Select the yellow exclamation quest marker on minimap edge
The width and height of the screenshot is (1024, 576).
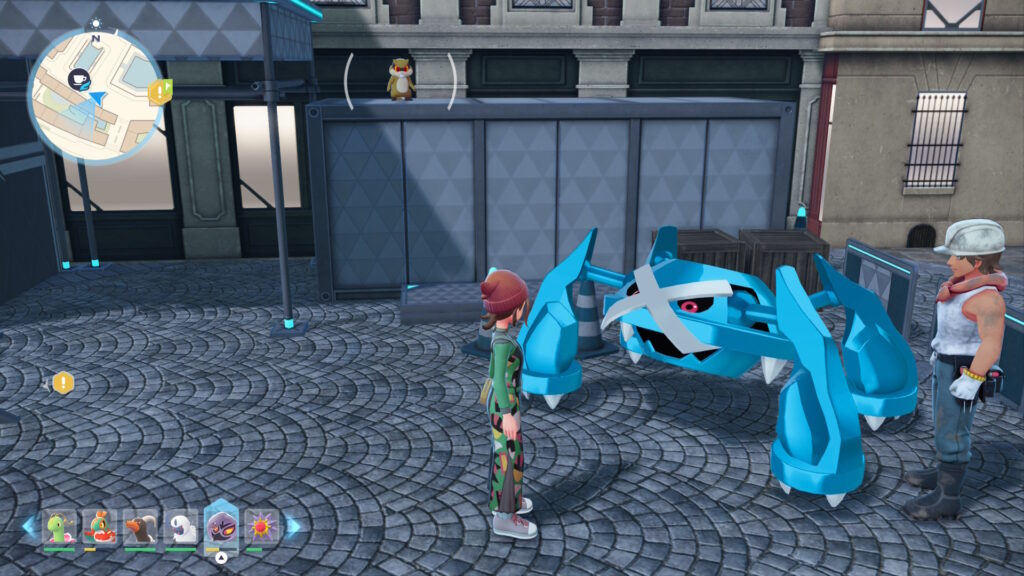point(158,93)
